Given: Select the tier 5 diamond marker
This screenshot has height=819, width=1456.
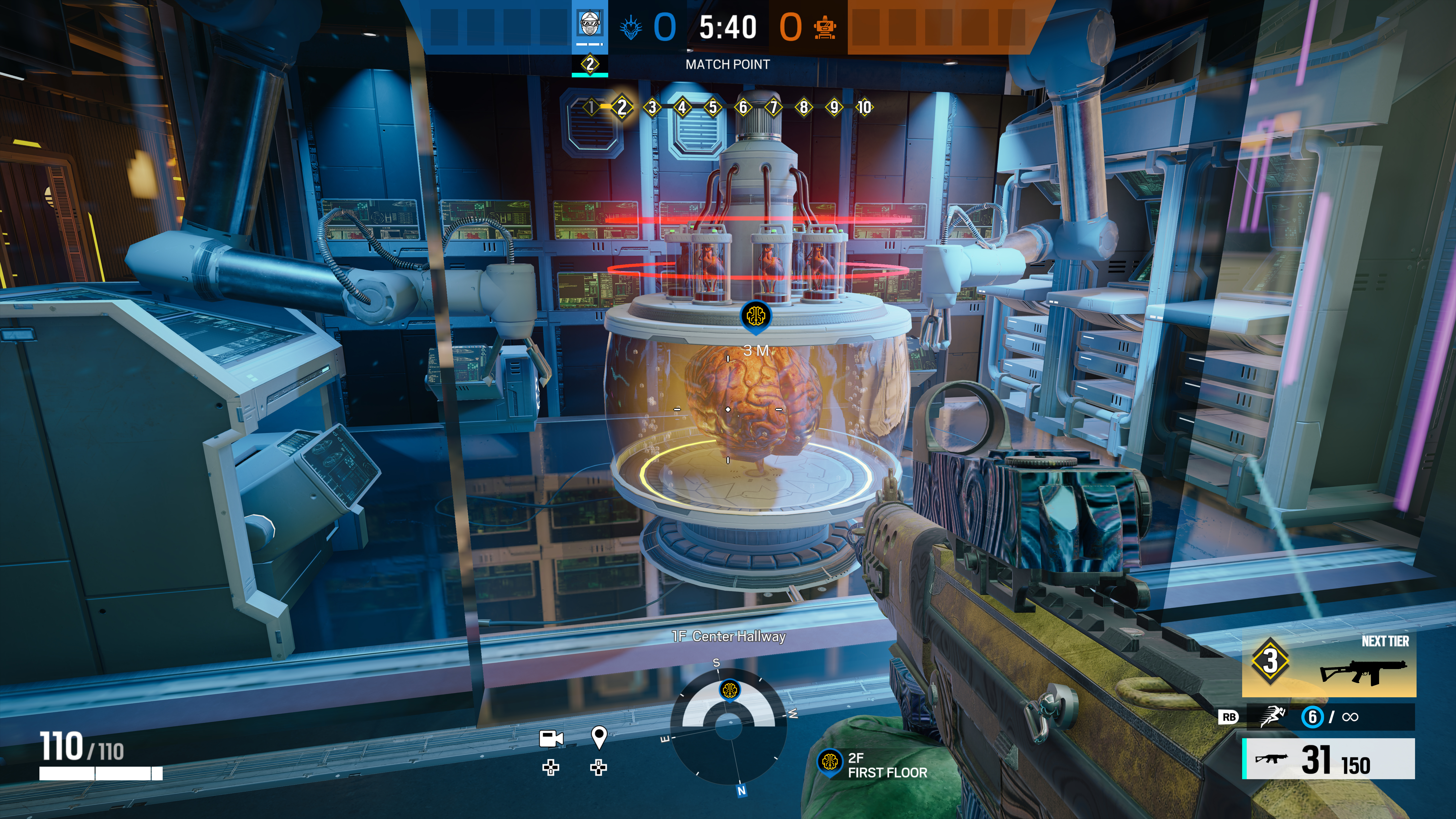Looking at the screenshot, I should coord(713,107).
